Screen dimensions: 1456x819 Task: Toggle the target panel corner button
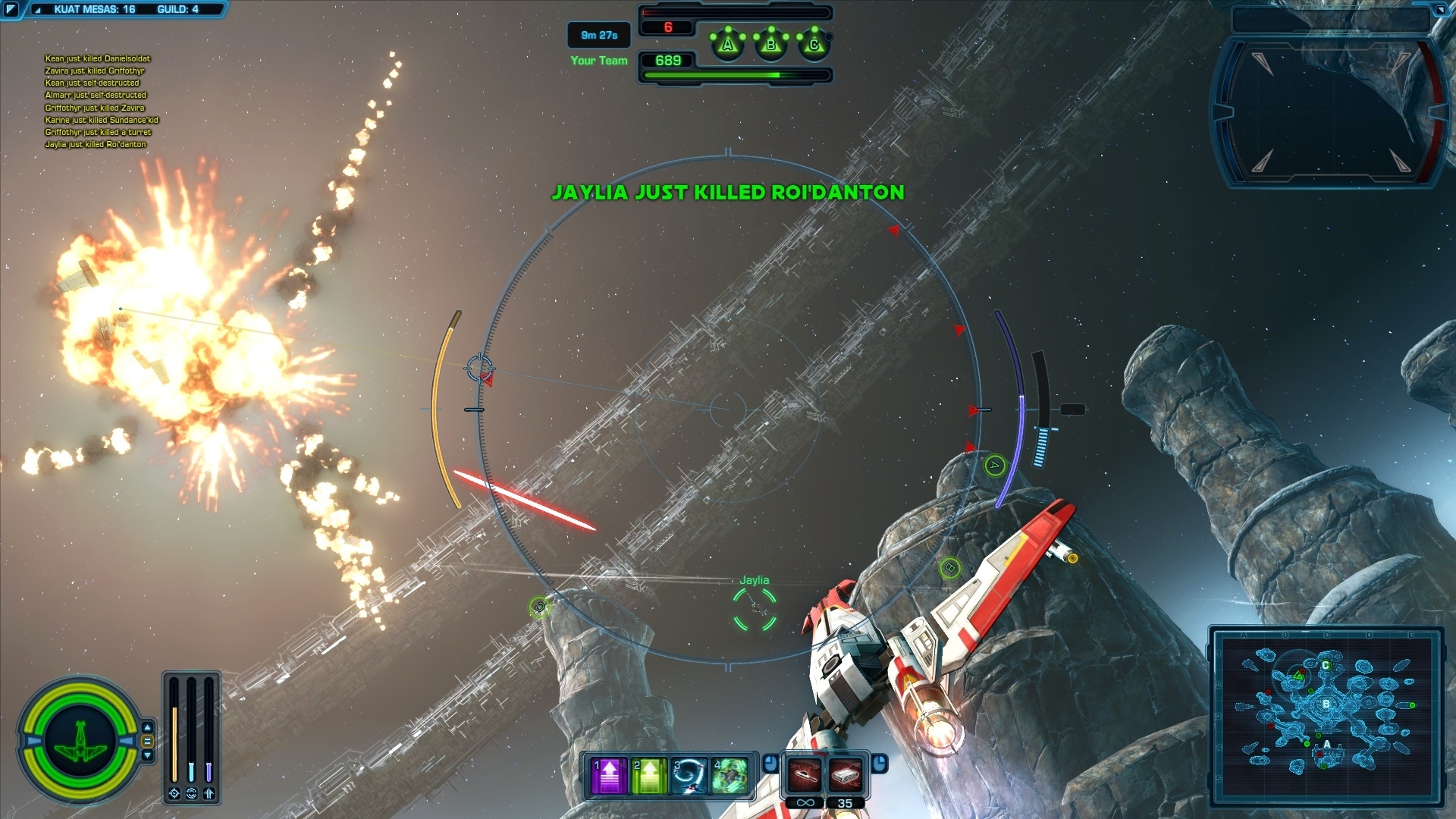[x=1440, y=10]
